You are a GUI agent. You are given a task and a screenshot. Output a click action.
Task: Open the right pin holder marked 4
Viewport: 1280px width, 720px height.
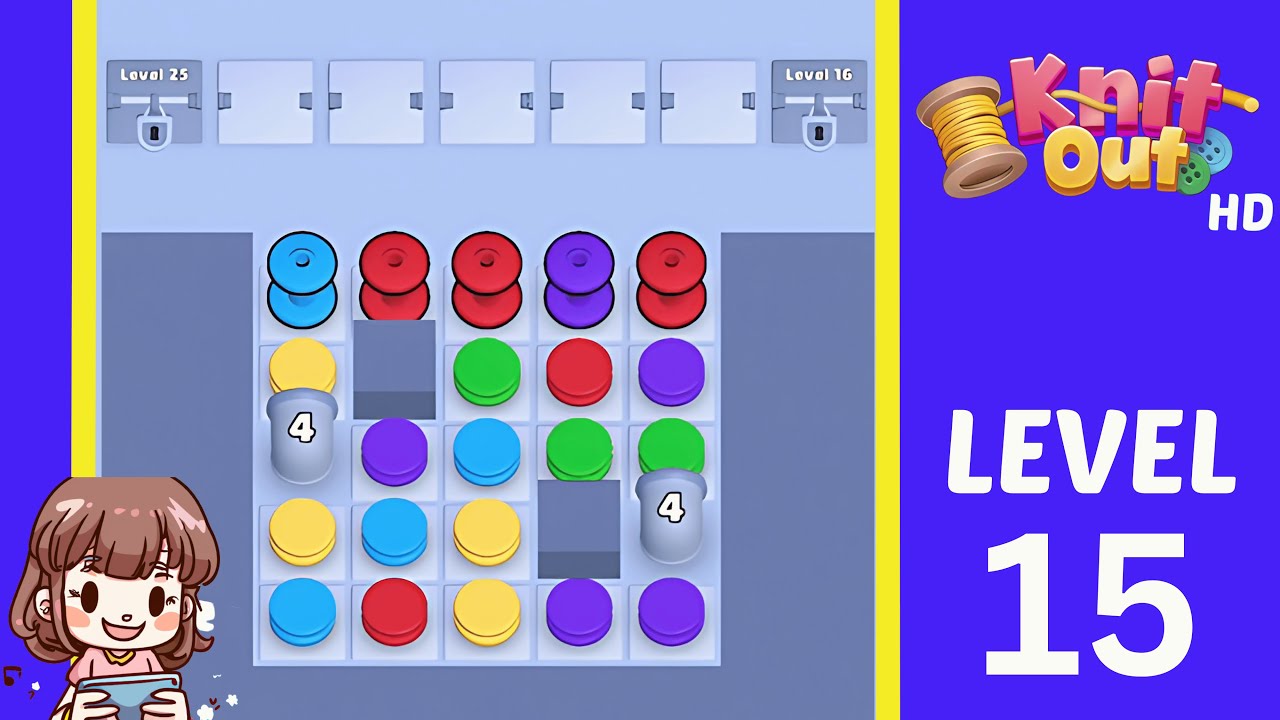(x=668, y=508)
